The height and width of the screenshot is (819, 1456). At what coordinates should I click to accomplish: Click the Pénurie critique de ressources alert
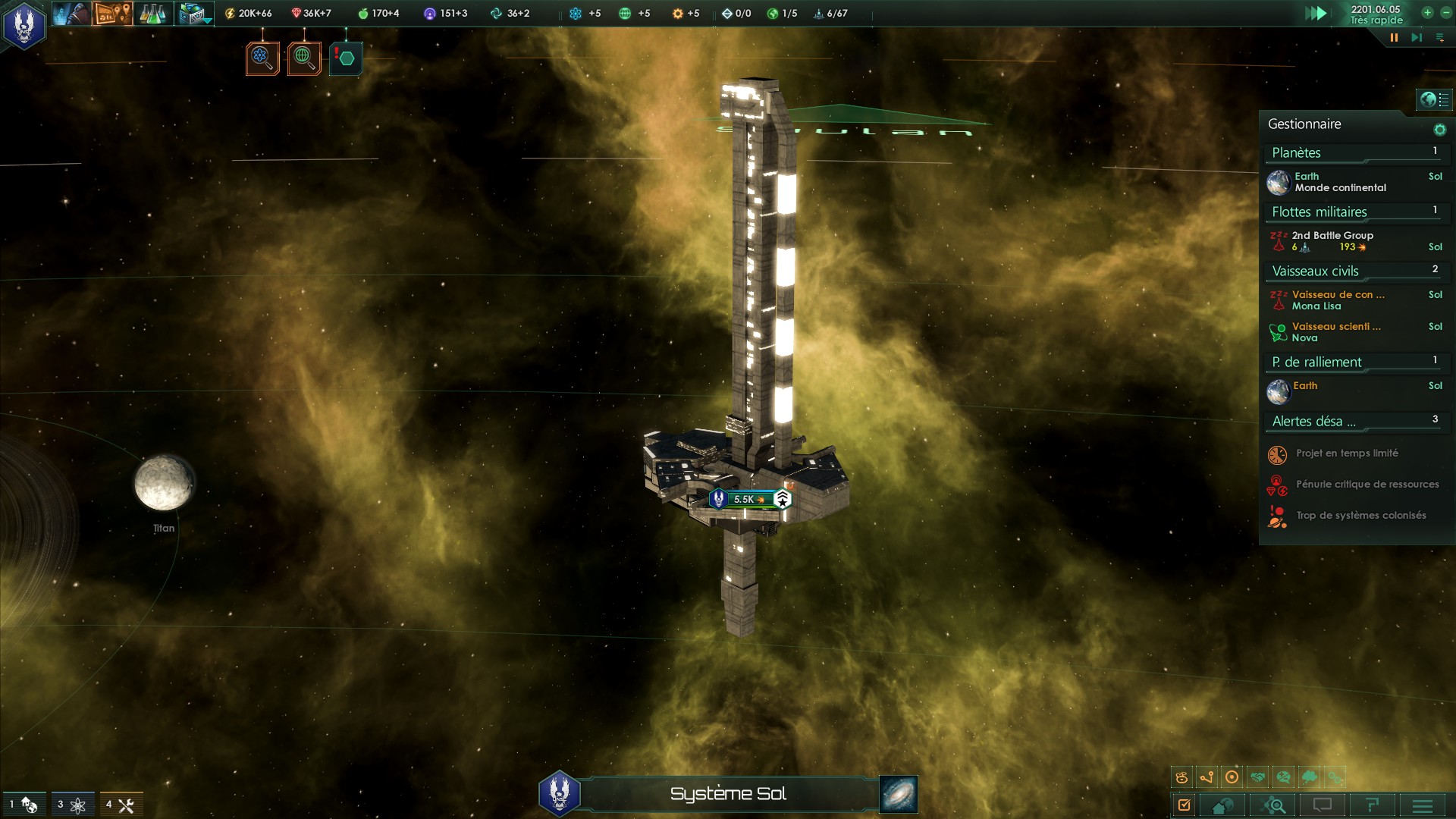[x=1367, y=485]
